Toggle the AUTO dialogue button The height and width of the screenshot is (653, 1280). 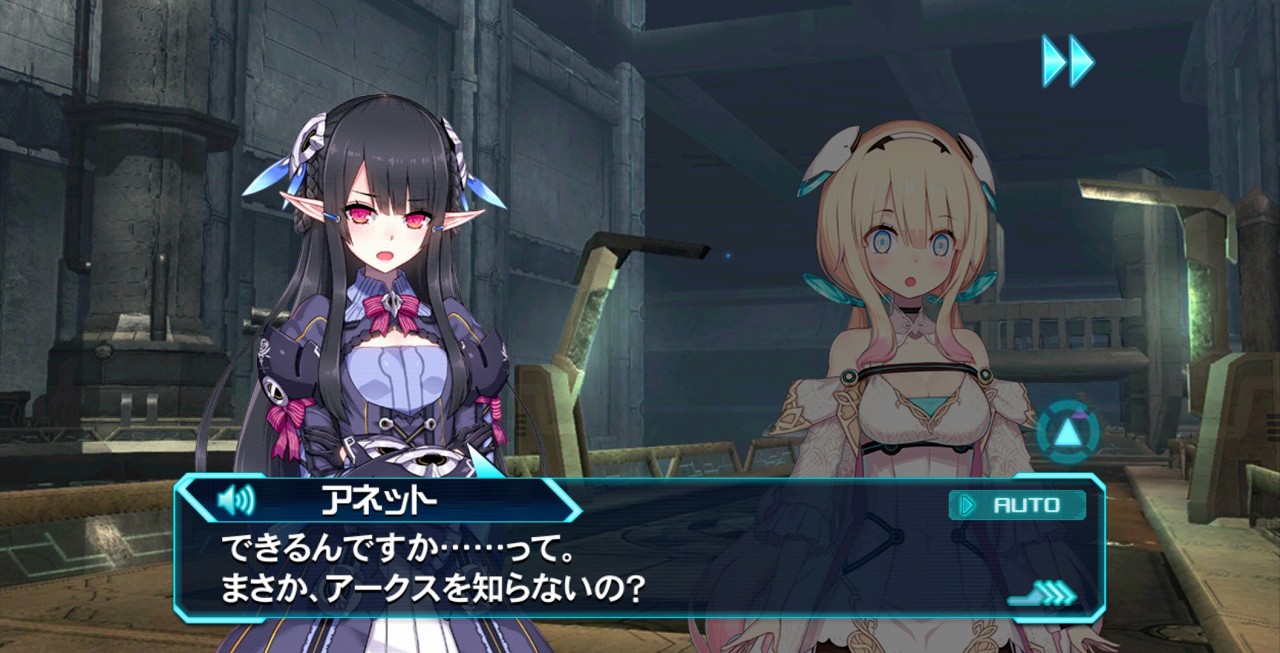(1016, 505)
